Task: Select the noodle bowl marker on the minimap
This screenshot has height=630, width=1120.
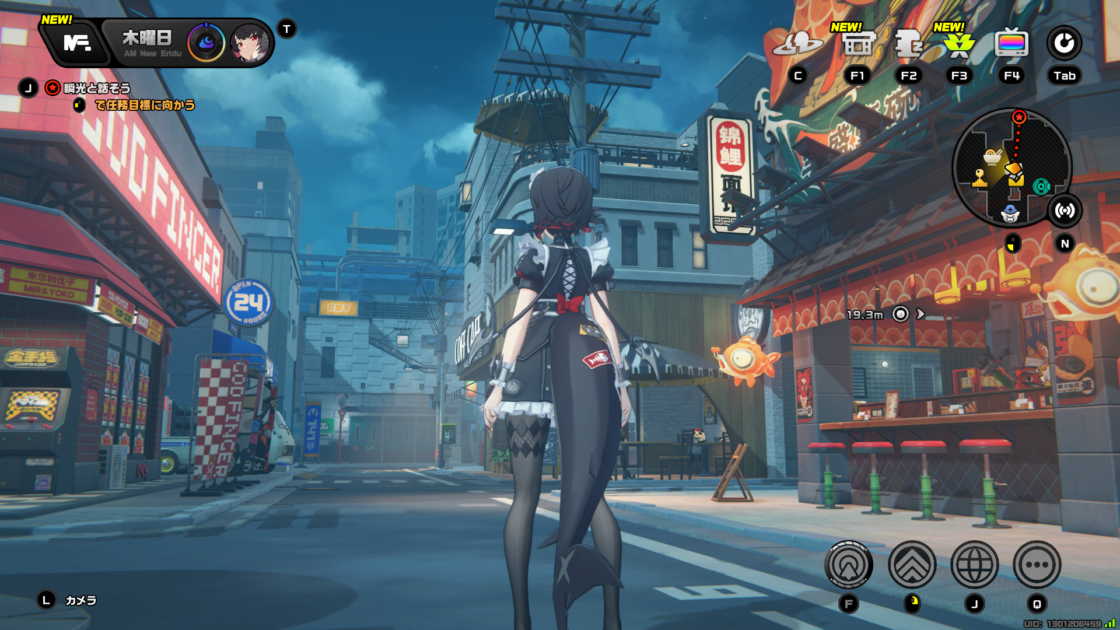Action: pyautogui.click(x=991, y=158)
